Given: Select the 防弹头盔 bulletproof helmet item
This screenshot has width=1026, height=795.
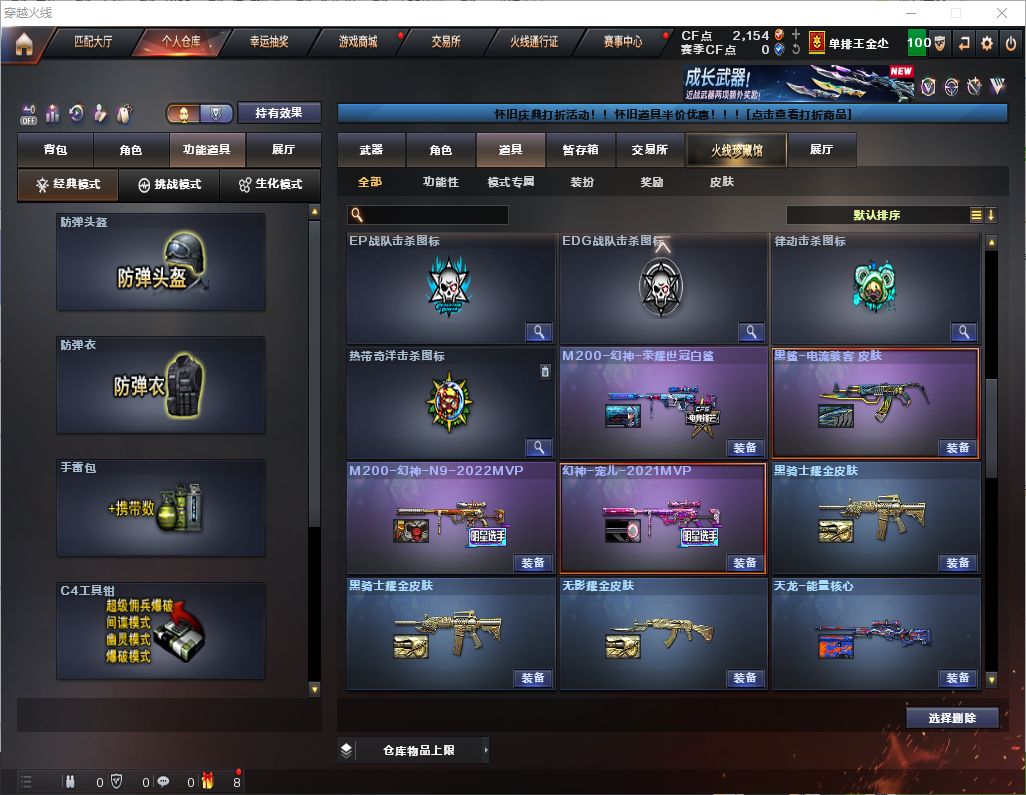Looking at the screenshot, I should click(x=161, y=262).
